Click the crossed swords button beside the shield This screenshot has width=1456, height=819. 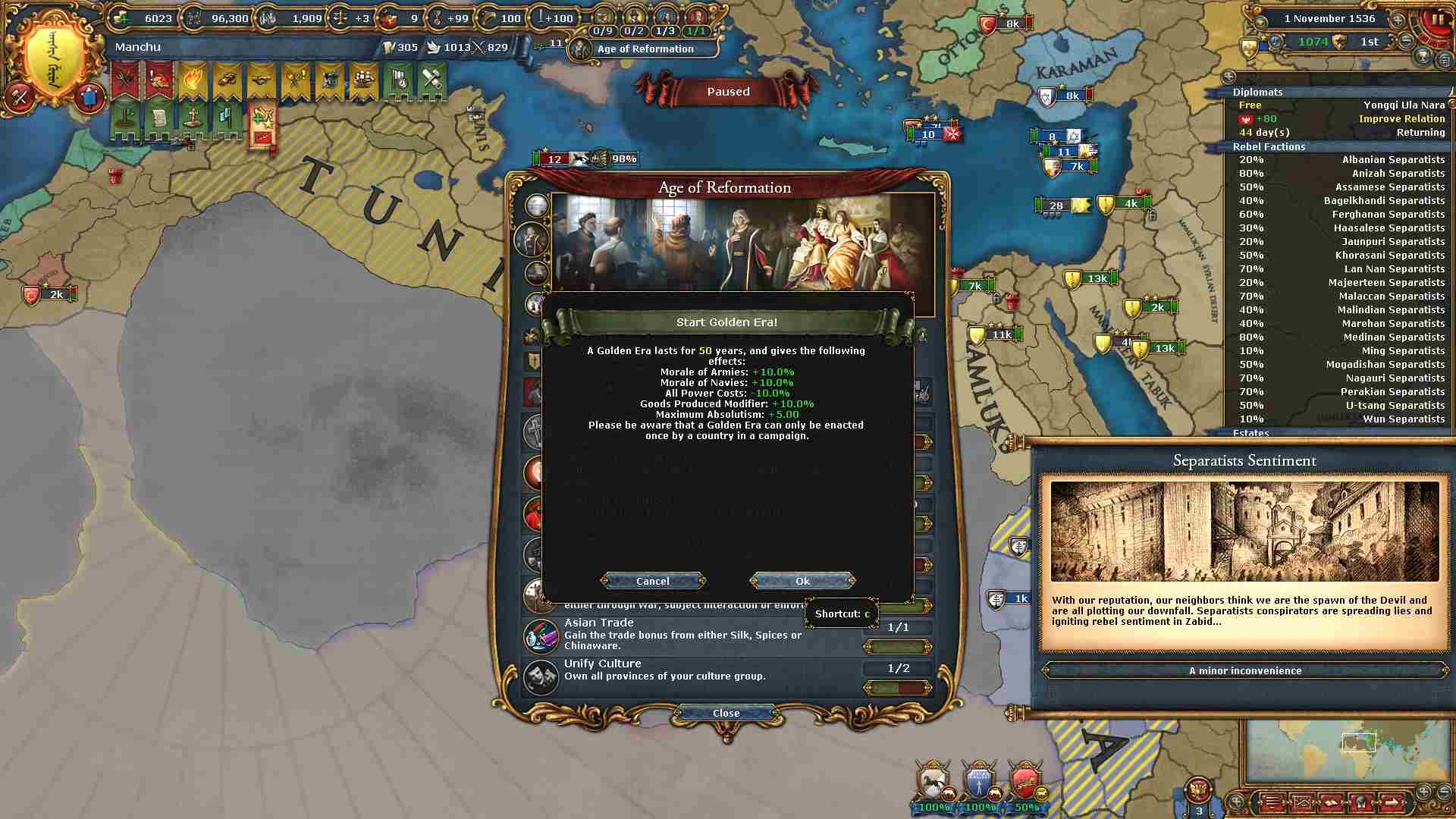(20, 96)
